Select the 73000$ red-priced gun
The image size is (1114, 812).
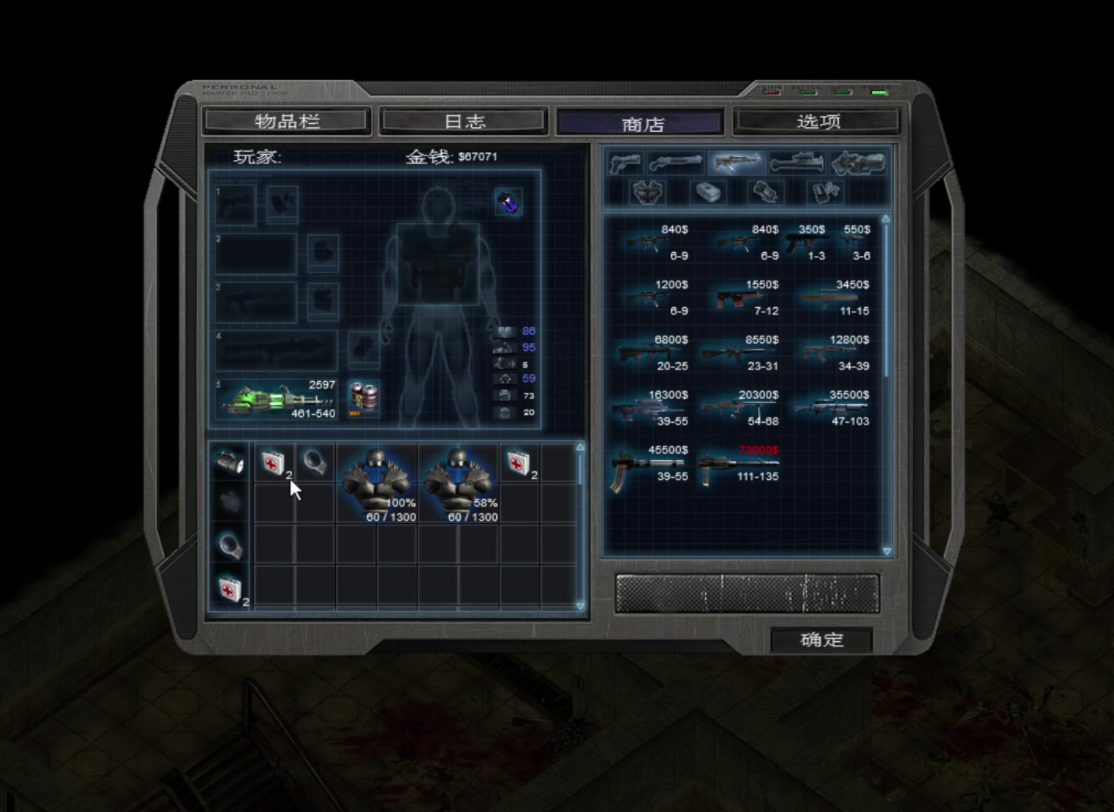736,465
